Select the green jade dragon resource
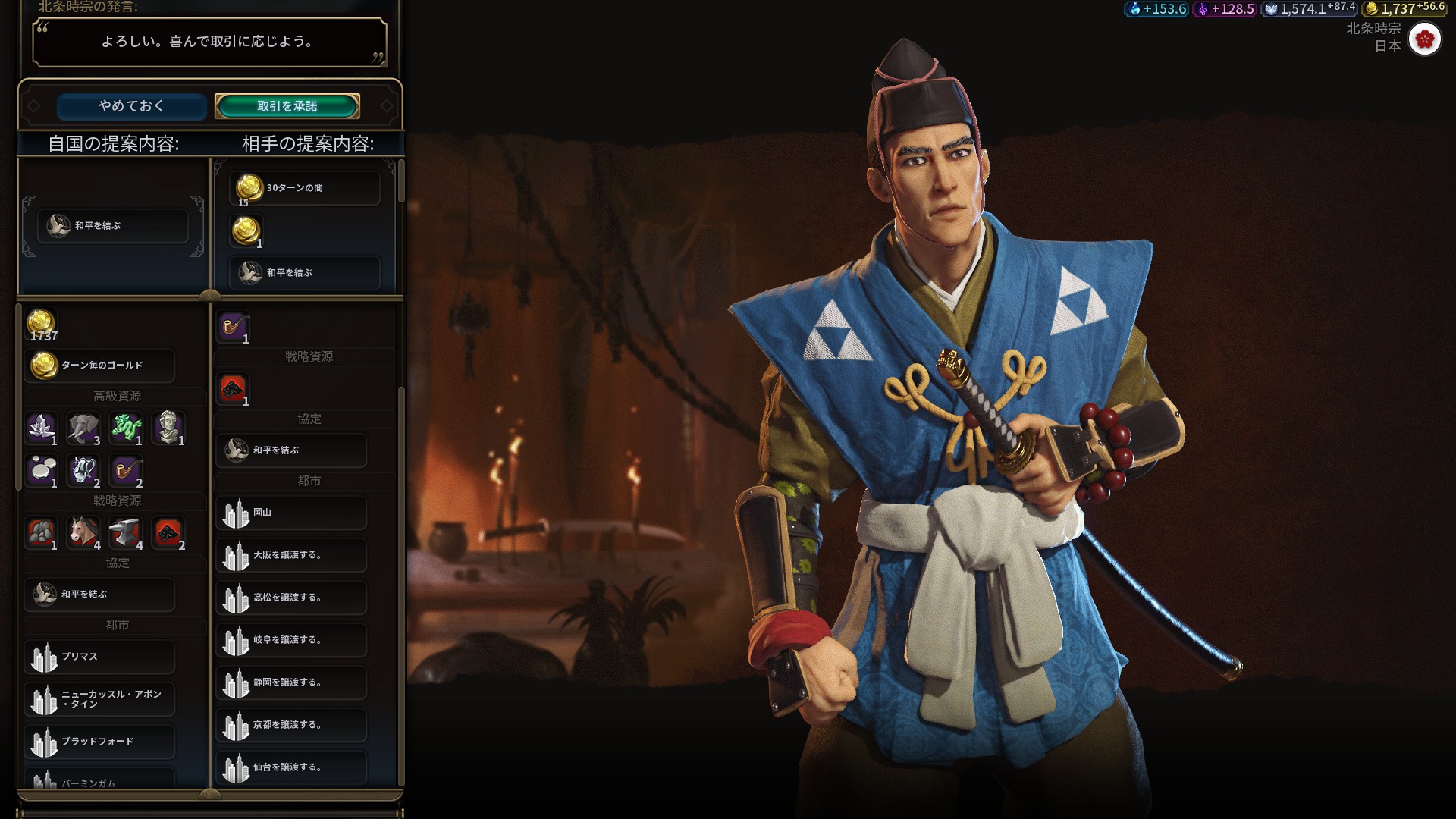This screenshot has height=819, width=1456. tap(126, 428)
